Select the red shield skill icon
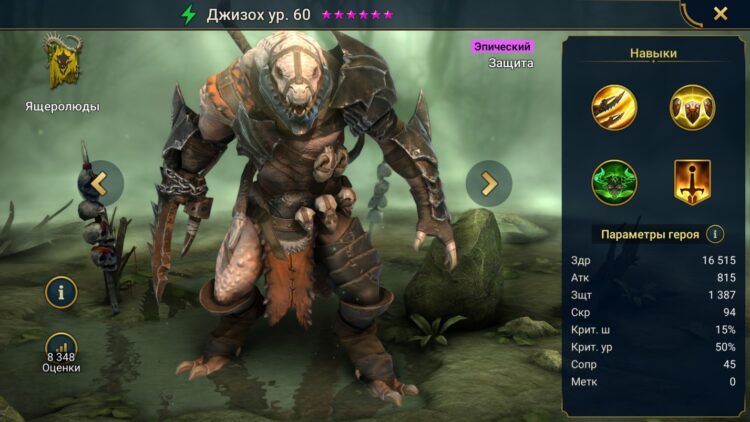 click(x=691, y=108)
